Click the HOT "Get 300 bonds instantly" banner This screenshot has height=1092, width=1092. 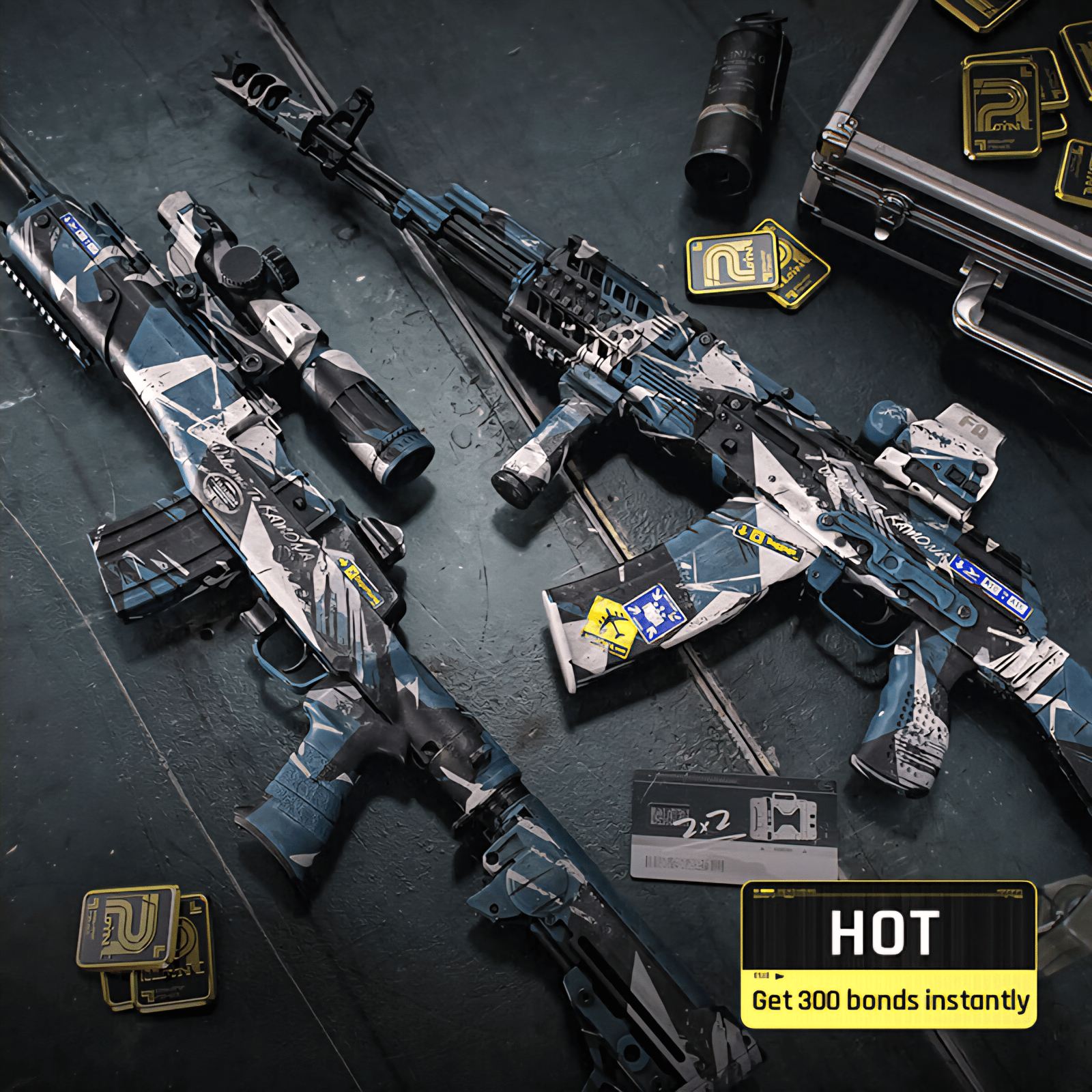click(x=889, y=955)
